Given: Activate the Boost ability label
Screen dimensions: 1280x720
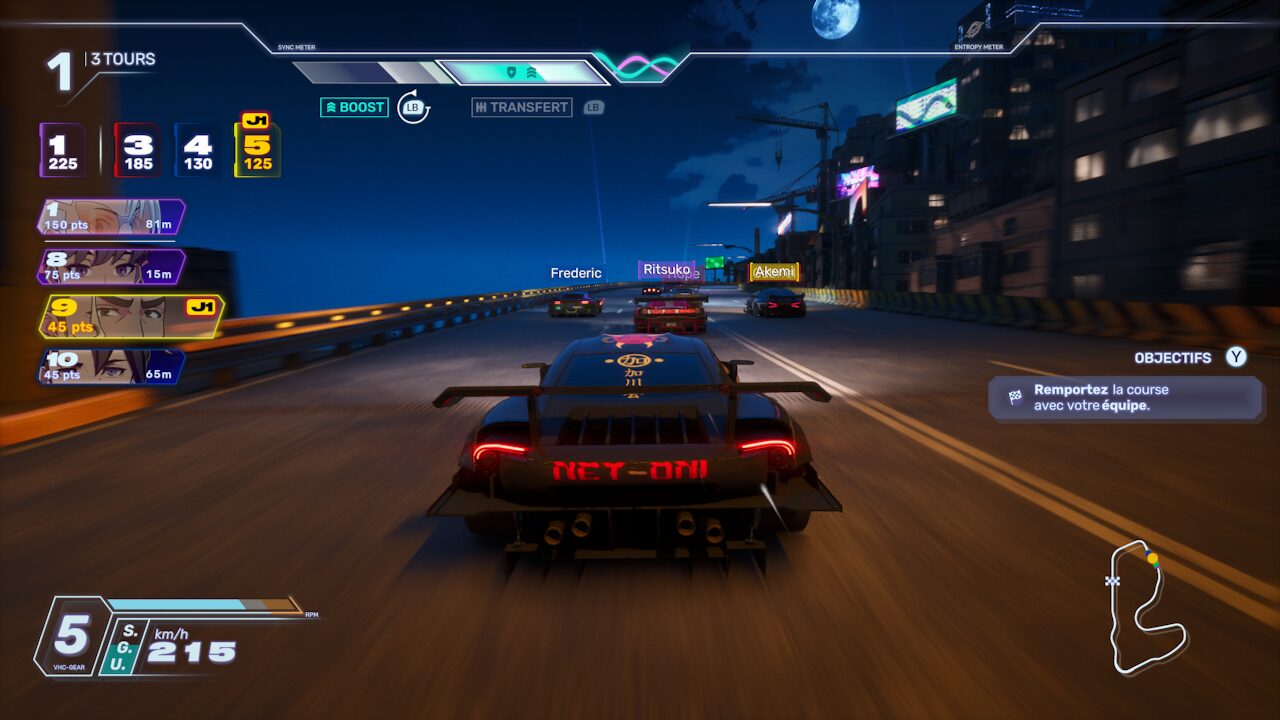Looking at the screenshot, I should [354, 107].
